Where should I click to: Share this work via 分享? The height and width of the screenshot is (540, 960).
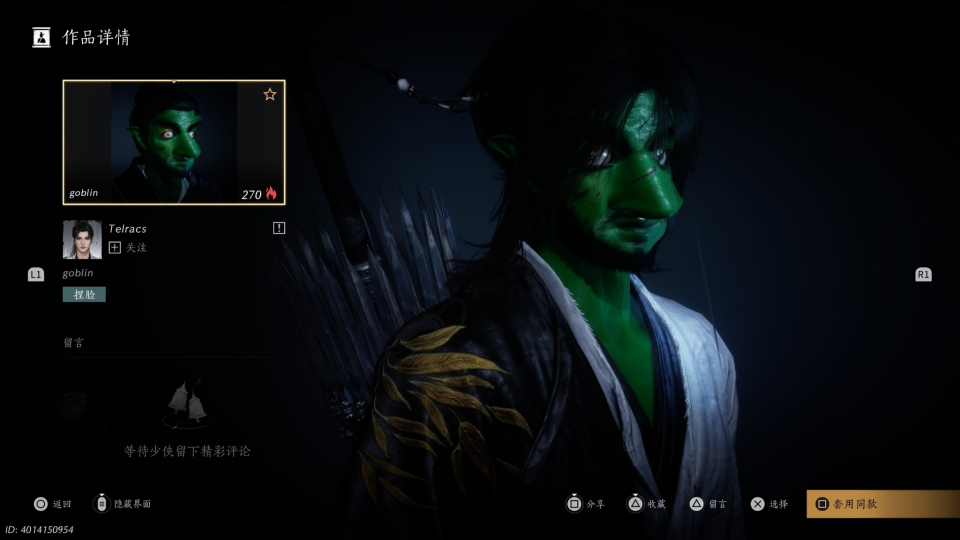pos(585,504)
